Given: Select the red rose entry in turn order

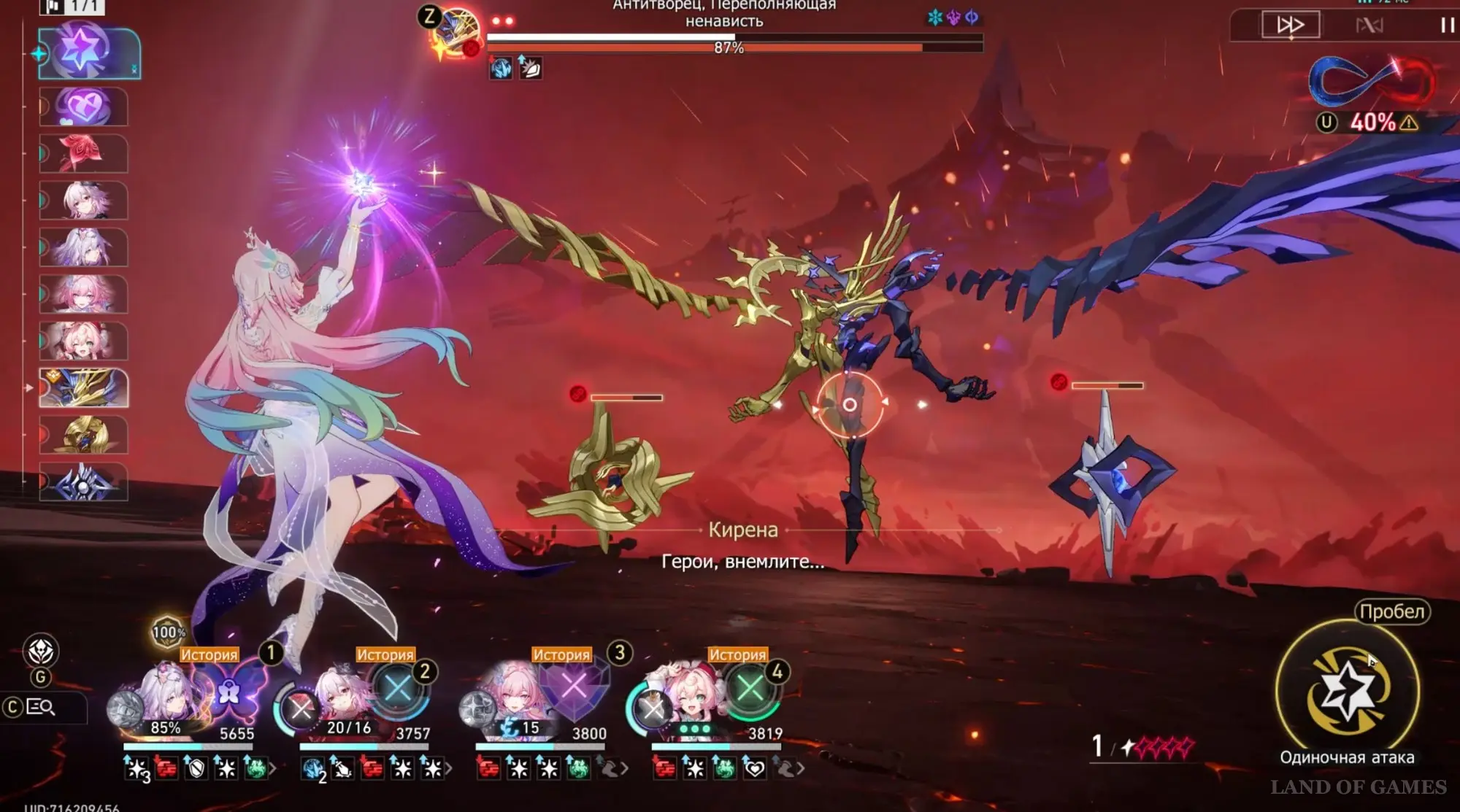Looking at the screenshot, I should (83, 154).
